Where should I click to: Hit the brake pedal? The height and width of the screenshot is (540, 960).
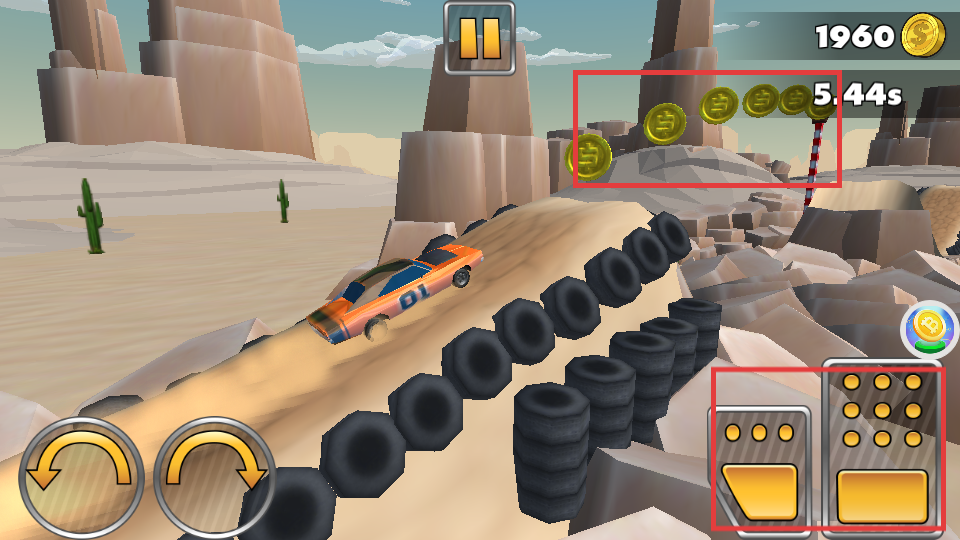(x=760, y=468)
